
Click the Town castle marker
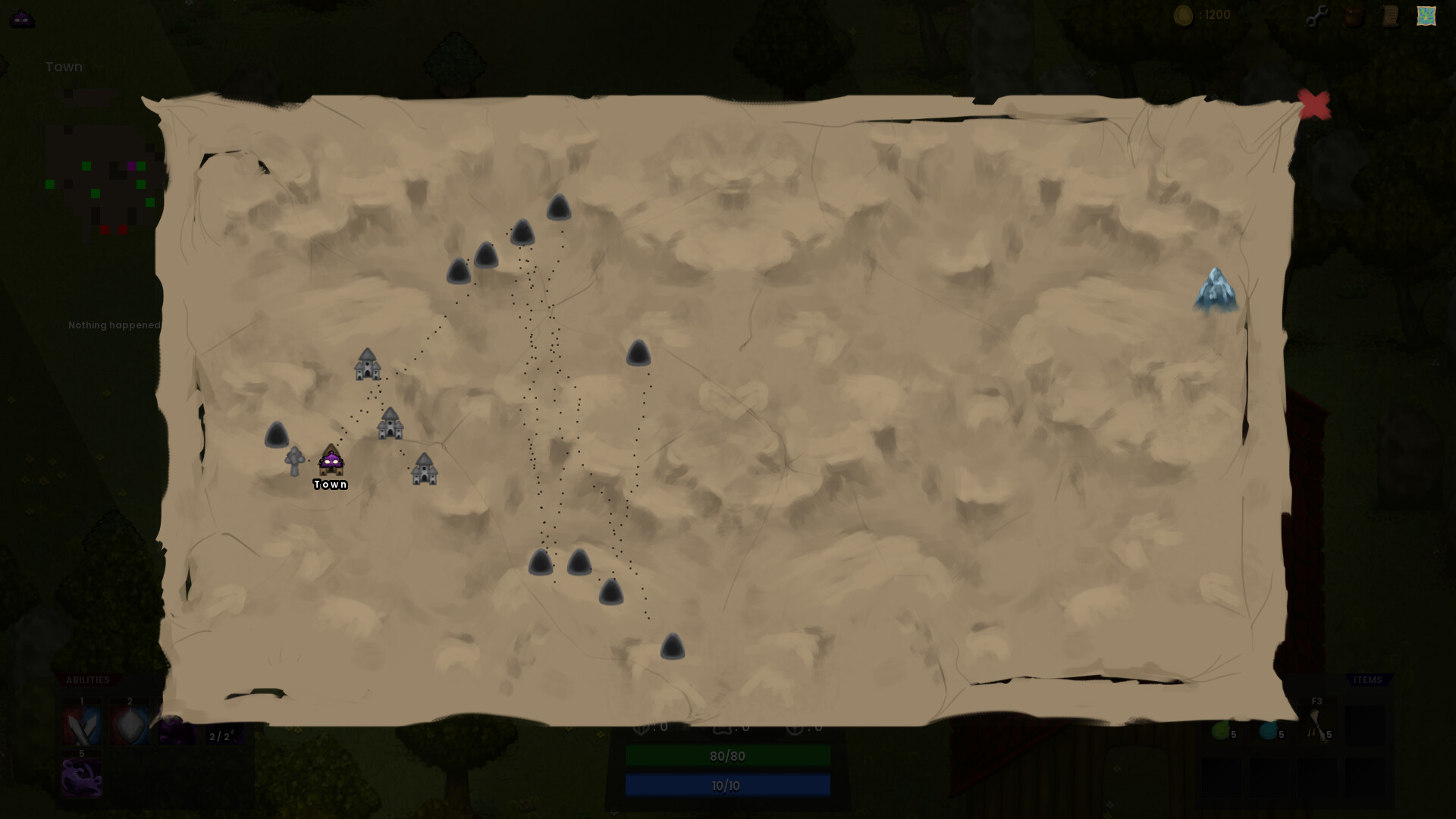pyautogui.click(x=331, y=461)
